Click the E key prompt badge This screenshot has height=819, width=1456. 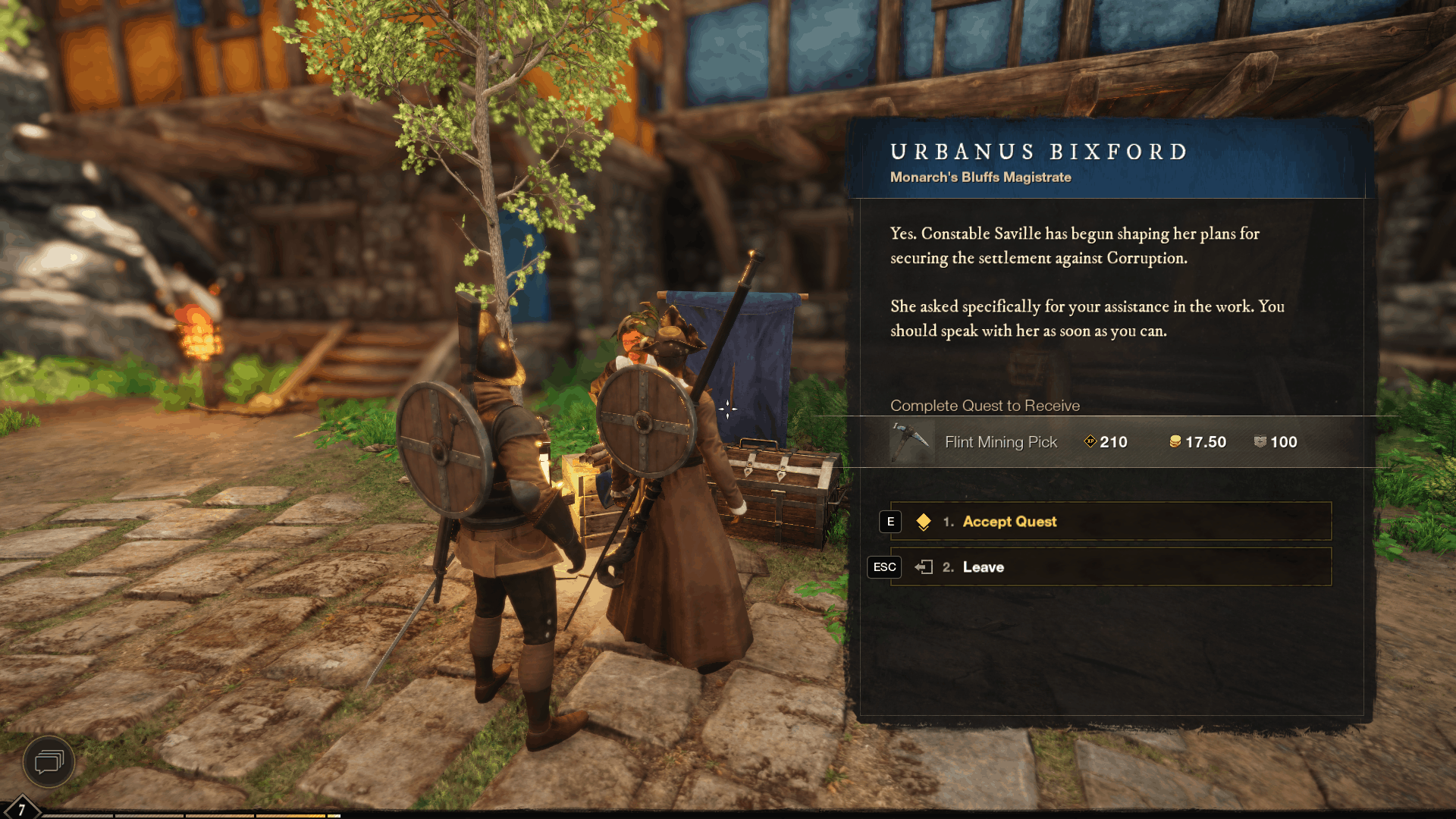click(x=889, y=522)
